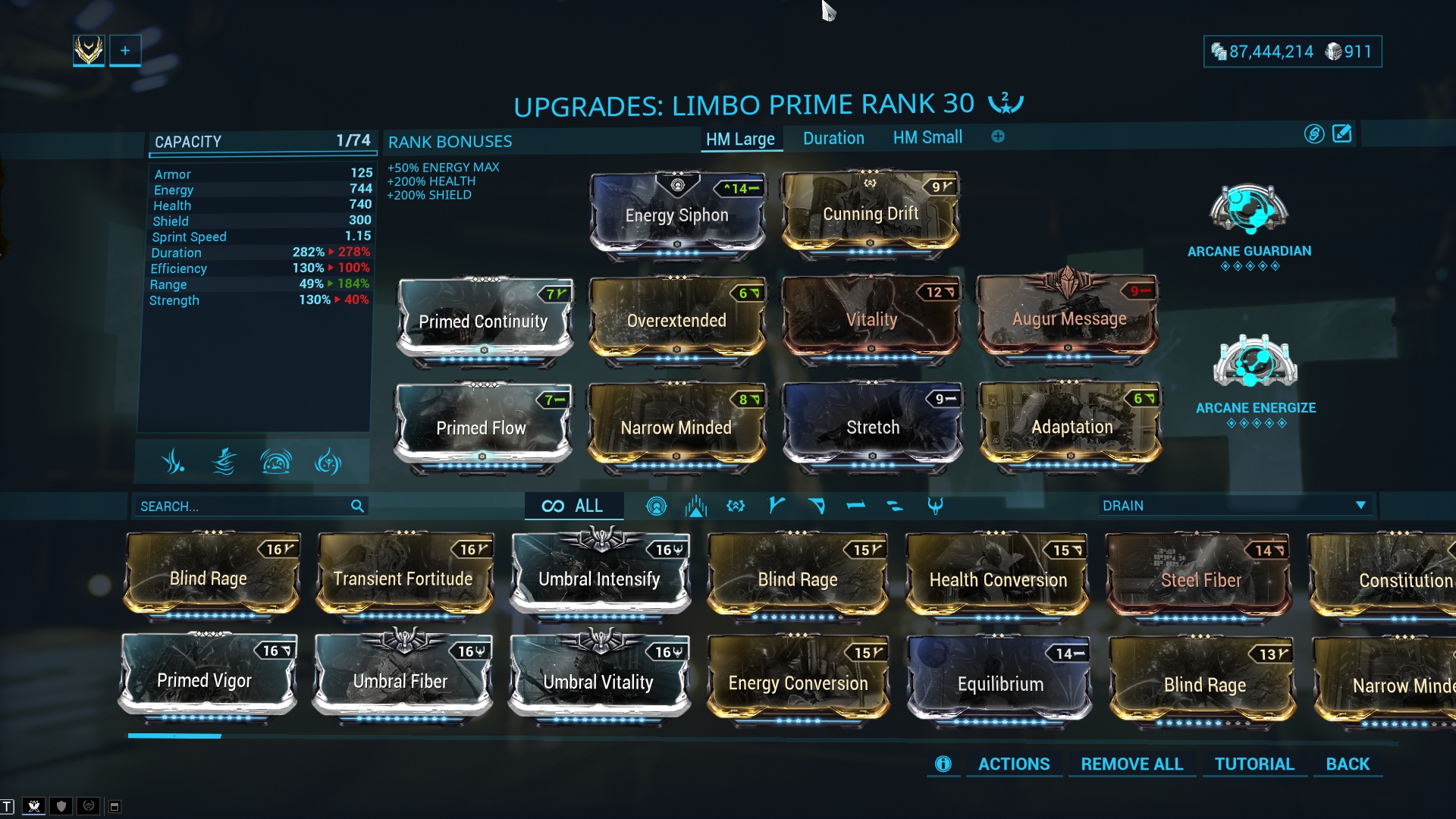Select the Overextended mod slot
This screenshot has height=819, width=1456.
[676, 321]
